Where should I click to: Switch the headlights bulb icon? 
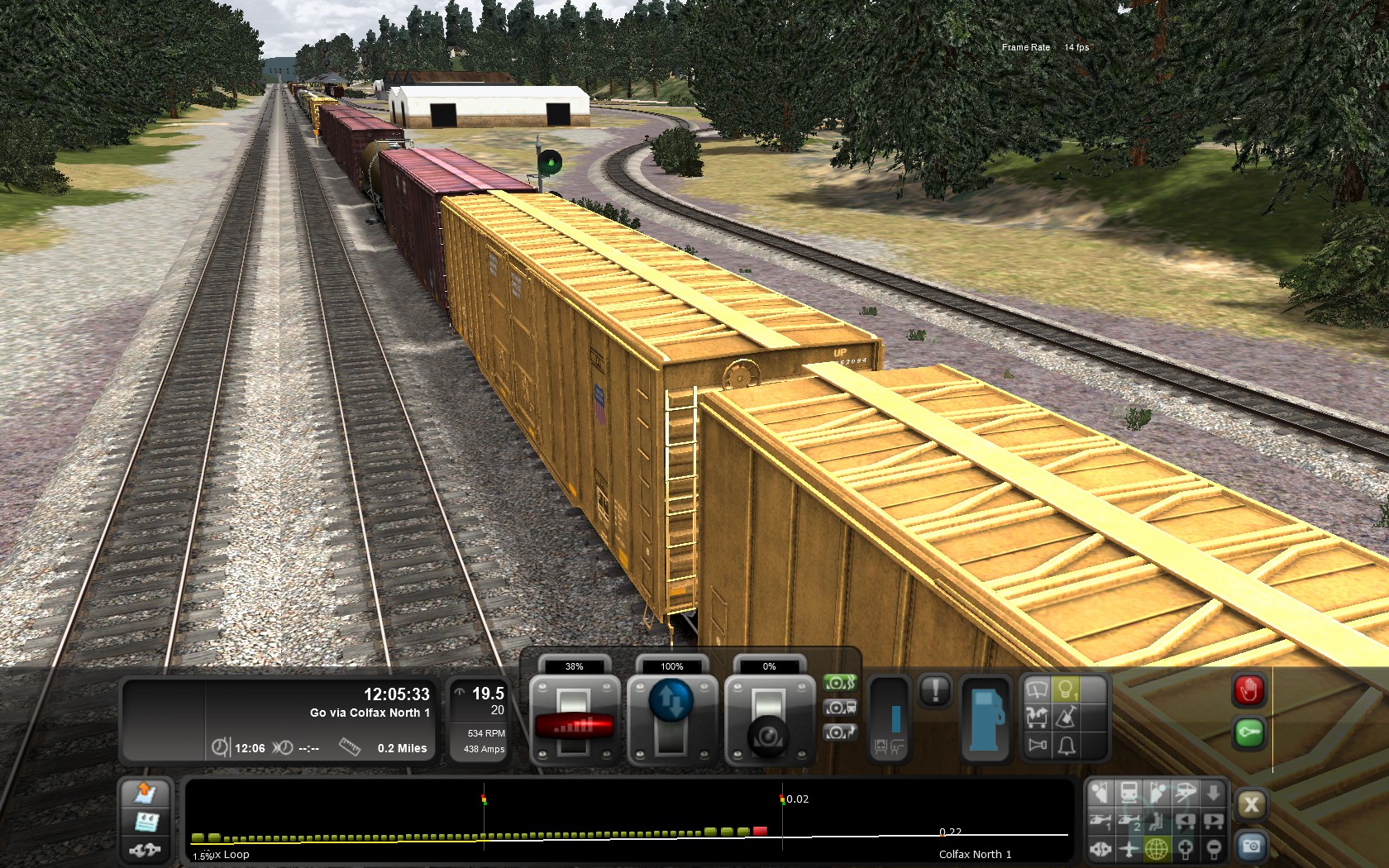(x=1067, y=689)
